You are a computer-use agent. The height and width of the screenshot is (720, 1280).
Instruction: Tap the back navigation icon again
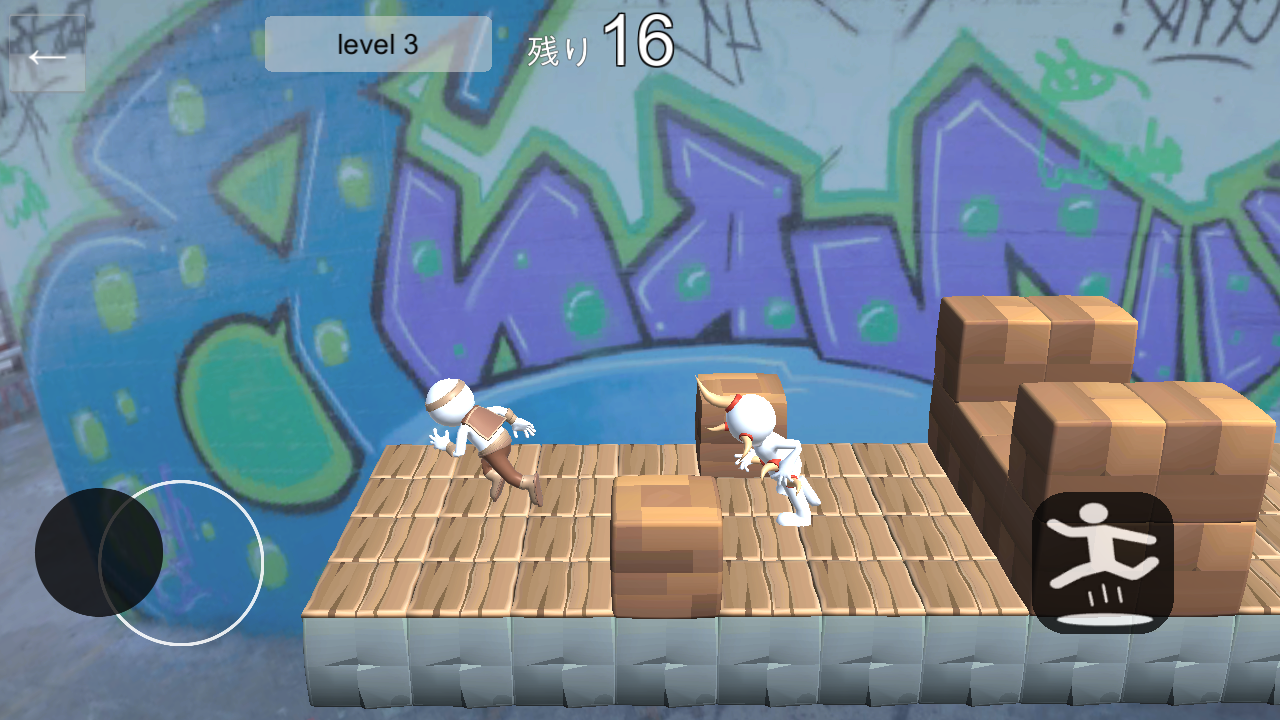45,55
